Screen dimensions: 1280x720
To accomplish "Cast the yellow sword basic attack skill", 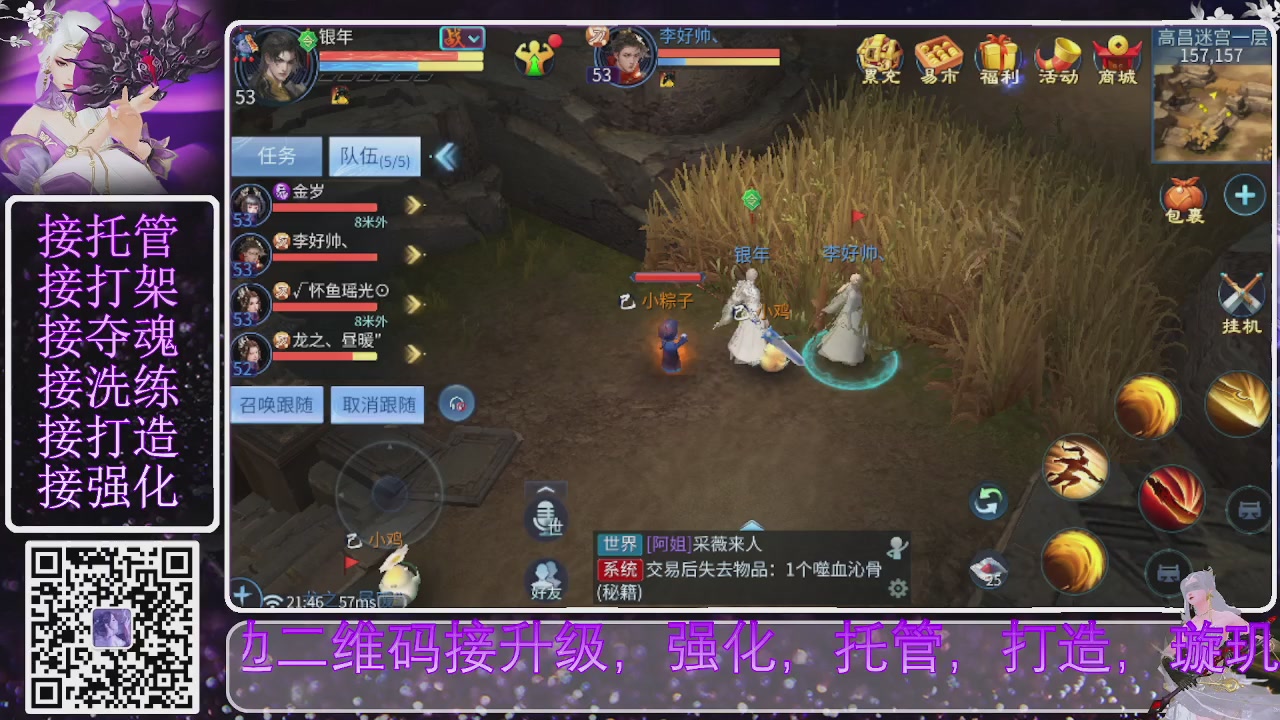I will (x=1238, y=405).
